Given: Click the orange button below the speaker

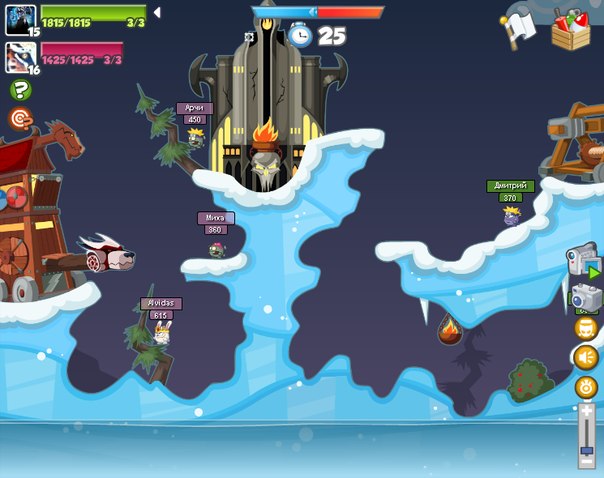Looking at the screenshot, I should [585, 386].
